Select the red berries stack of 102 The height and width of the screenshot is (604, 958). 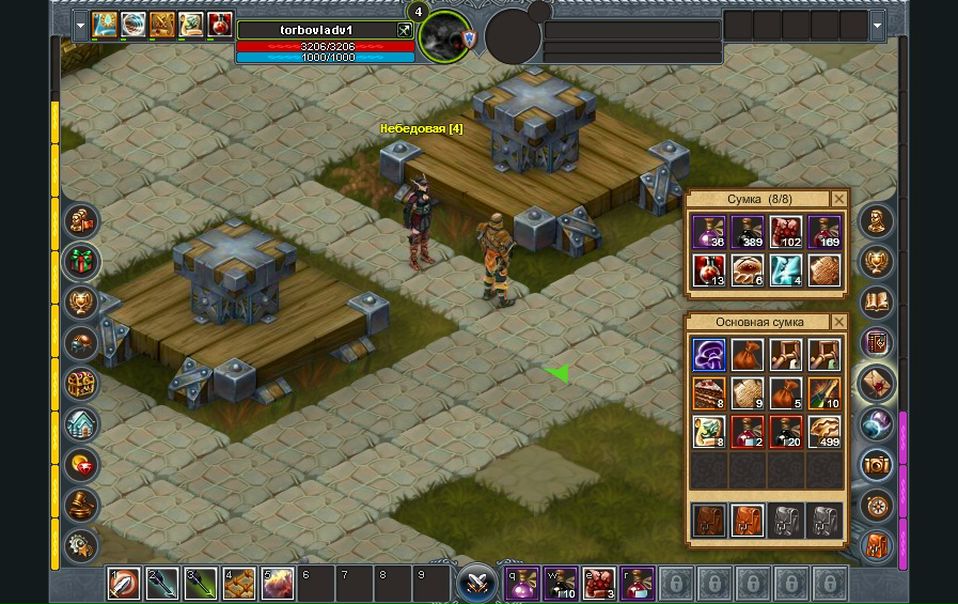(x=785, y=232)
